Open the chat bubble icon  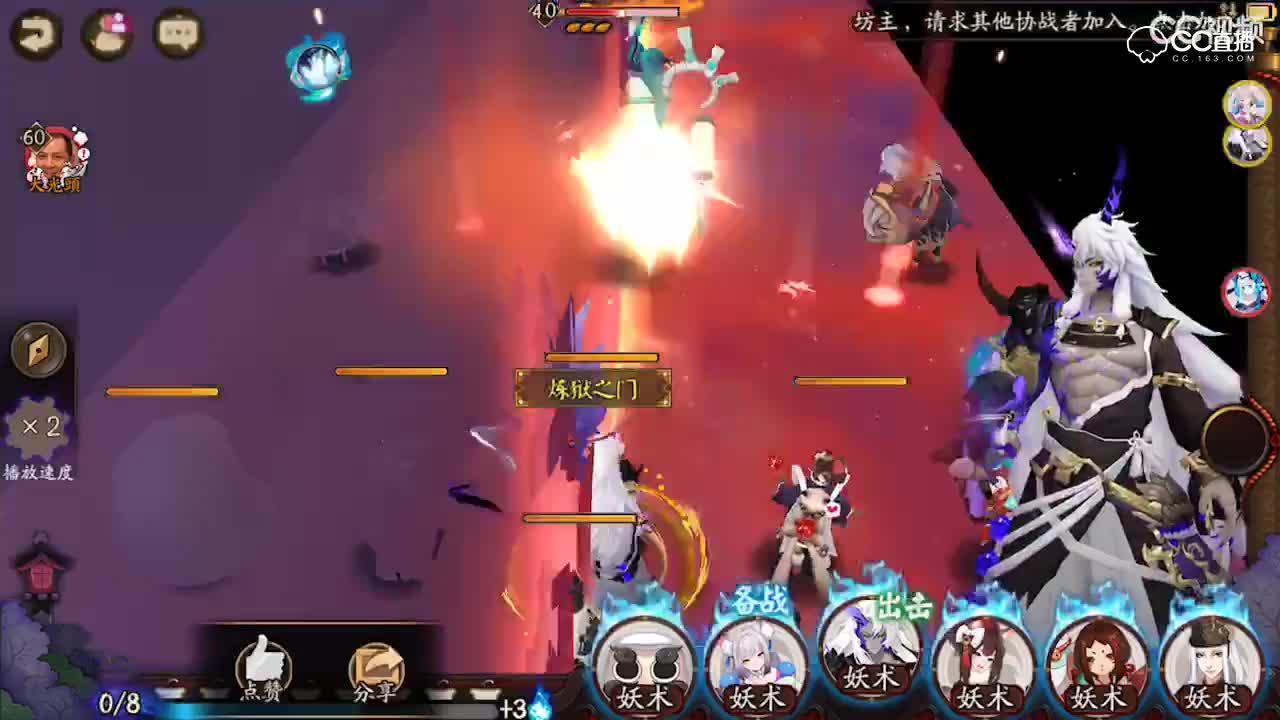[177, 33]
